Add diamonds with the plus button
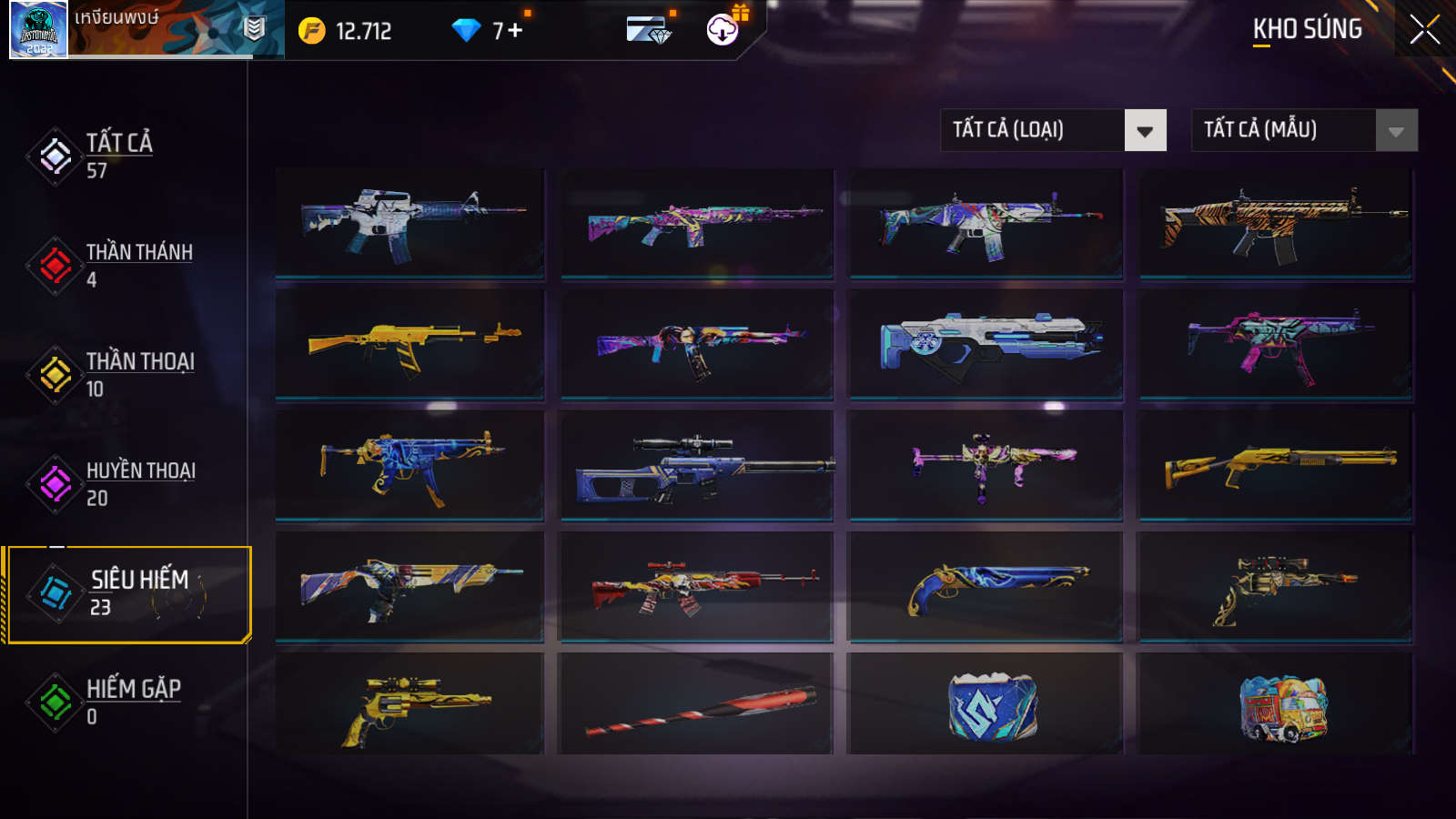Image resolution: width=1456 pixels, height=819 pixels. click(x=515, y=31)
